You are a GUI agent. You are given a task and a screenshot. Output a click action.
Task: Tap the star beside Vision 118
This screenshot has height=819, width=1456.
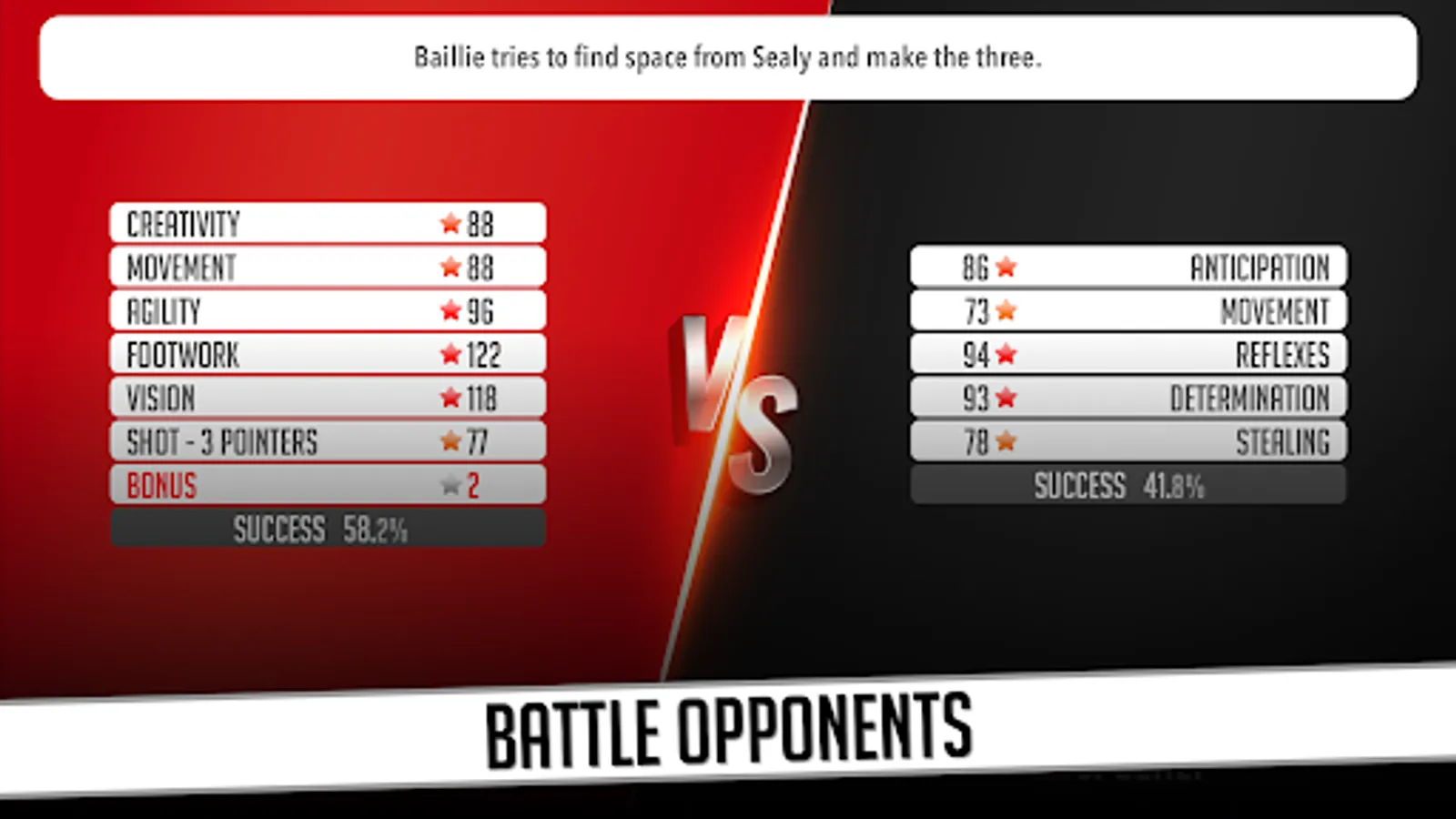click(449, 397)
